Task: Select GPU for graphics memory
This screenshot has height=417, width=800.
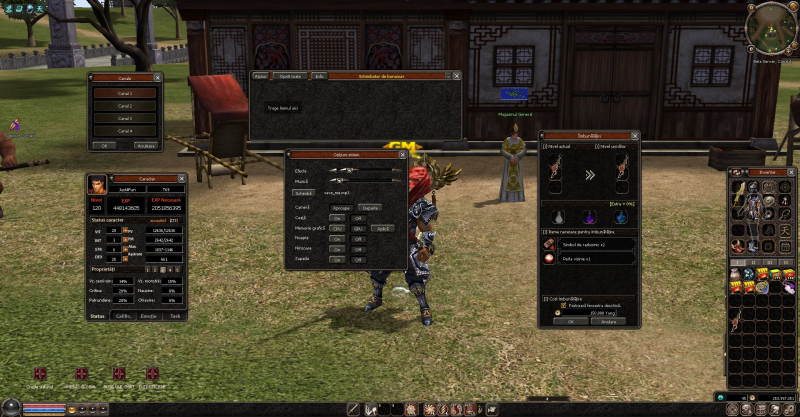Action: pos(357,228)
